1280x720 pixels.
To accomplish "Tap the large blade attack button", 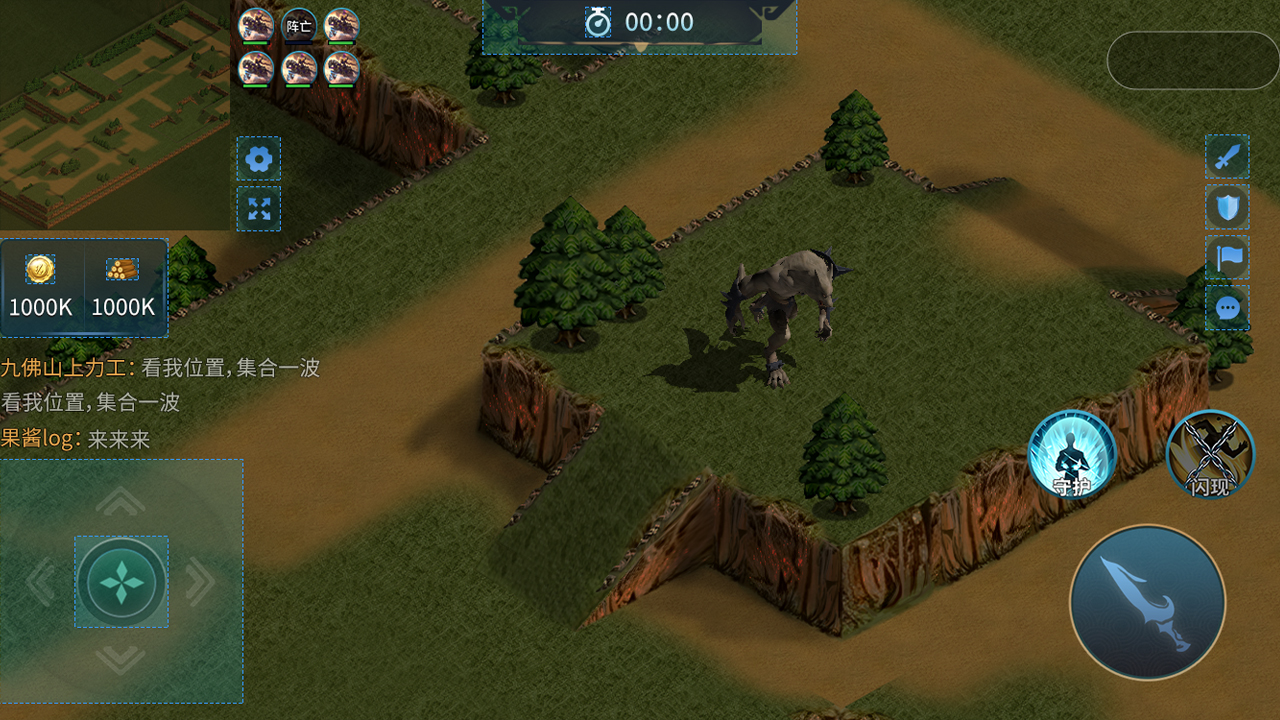I will [1147, 603].
